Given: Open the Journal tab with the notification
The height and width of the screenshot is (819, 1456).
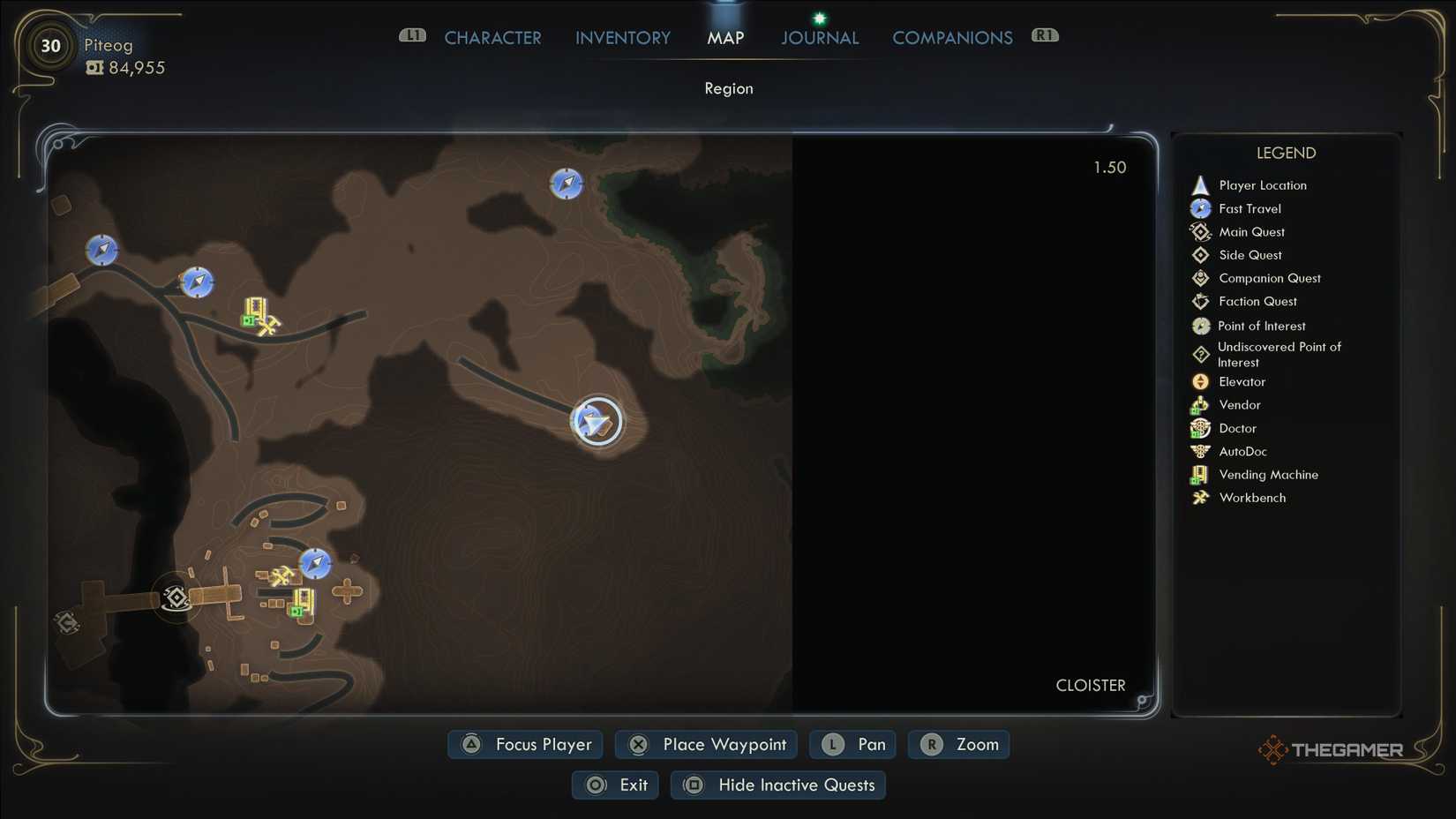Looking at the screenshot, I should [x=819, y=37].
